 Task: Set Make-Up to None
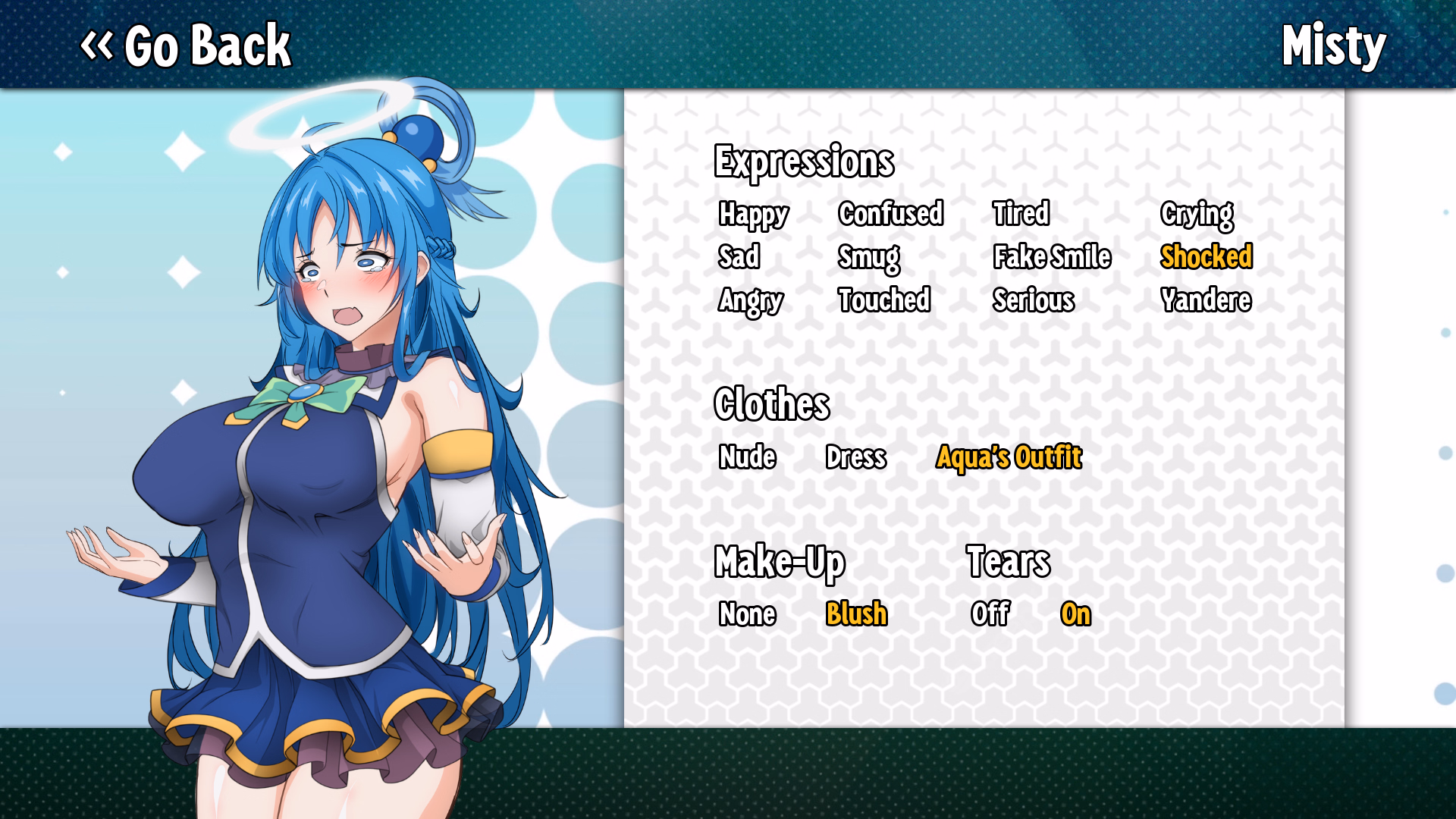[x=748, y=615]
